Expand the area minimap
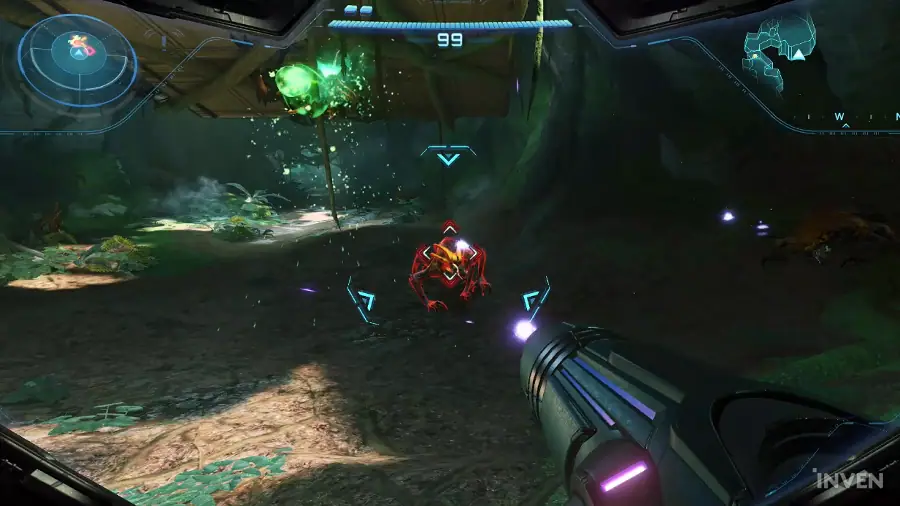 click(x=779, y=54)
